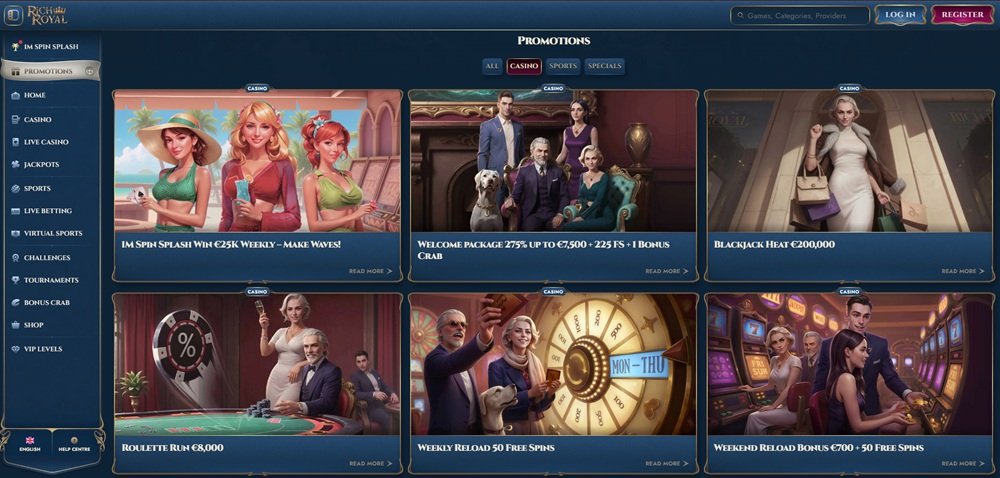Open Live Casino from sidebar
The width and height of the screenshot is (1000, 478).
coord(46,142)
